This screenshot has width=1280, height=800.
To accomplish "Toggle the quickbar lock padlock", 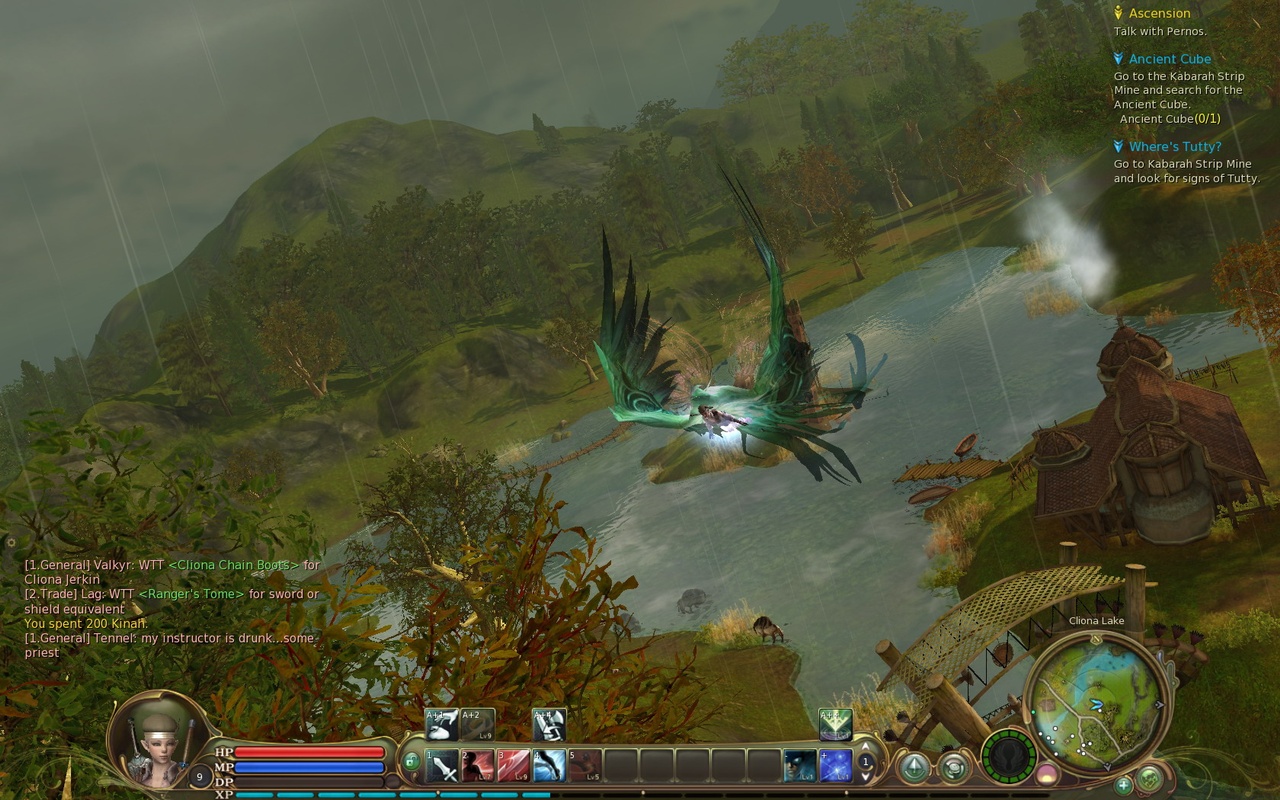I will [411, 760].
